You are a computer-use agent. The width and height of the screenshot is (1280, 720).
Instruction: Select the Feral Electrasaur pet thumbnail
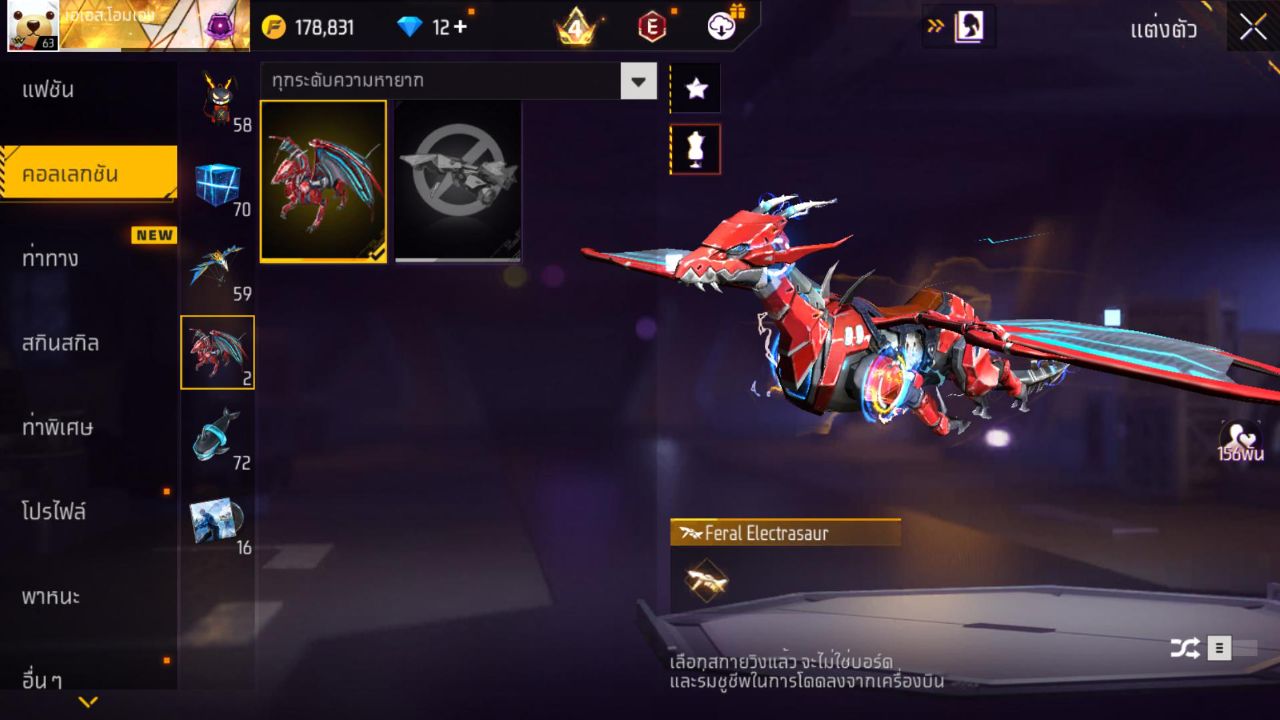tap(323, 181)
